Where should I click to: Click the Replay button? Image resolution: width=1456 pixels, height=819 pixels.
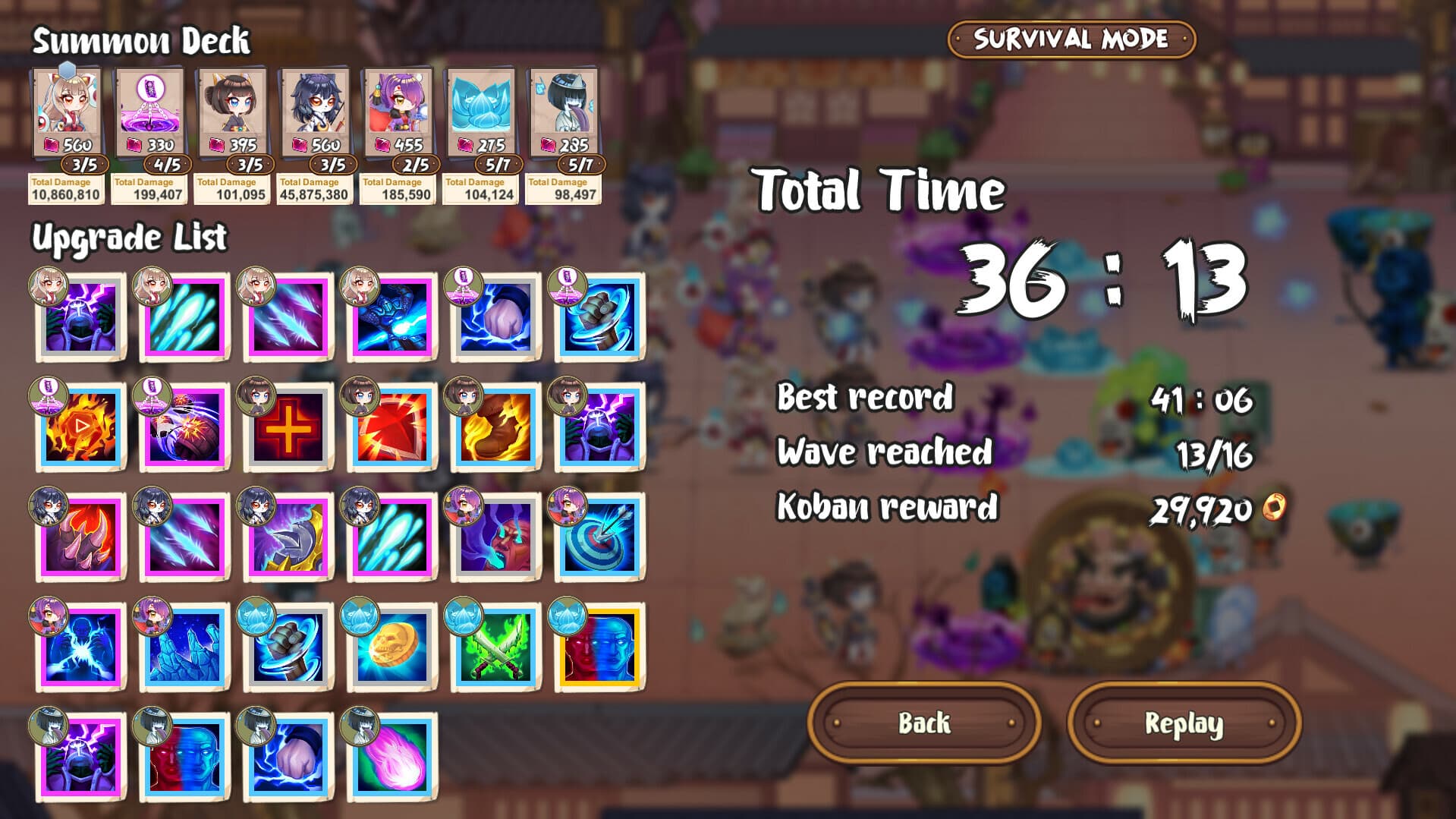(x=1186, y=723)
